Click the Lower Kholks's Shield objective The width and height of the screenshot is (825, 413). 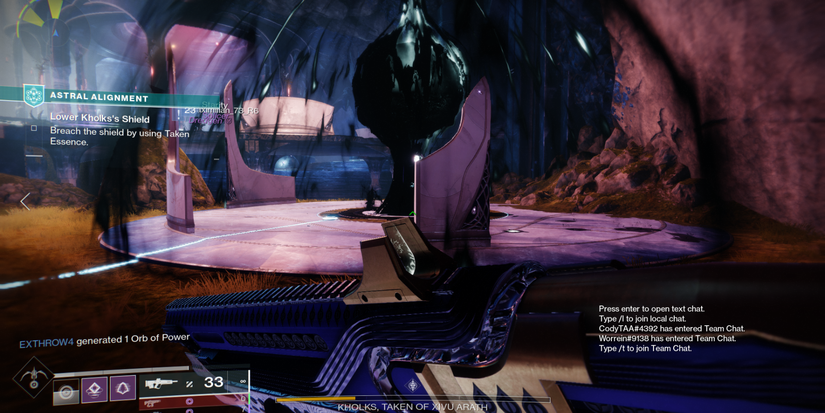click(99, 119)
